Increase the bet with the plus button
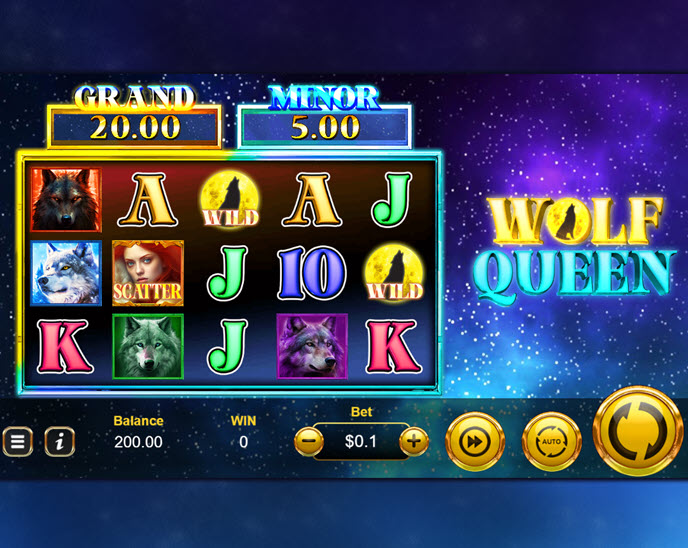 [413, 440]
